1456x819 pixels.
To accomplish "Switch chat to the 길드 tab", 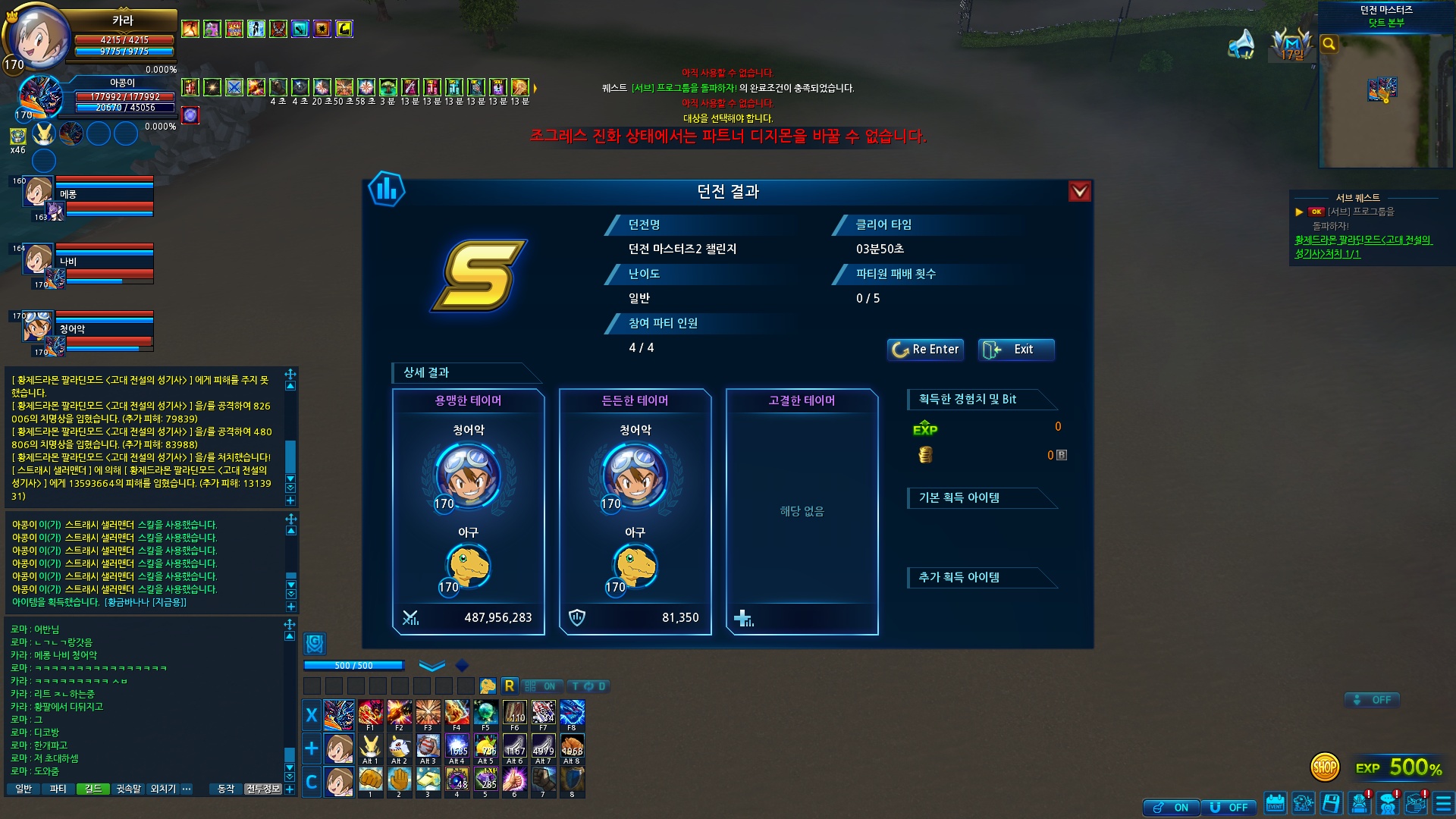I will [x=93, y=789].
